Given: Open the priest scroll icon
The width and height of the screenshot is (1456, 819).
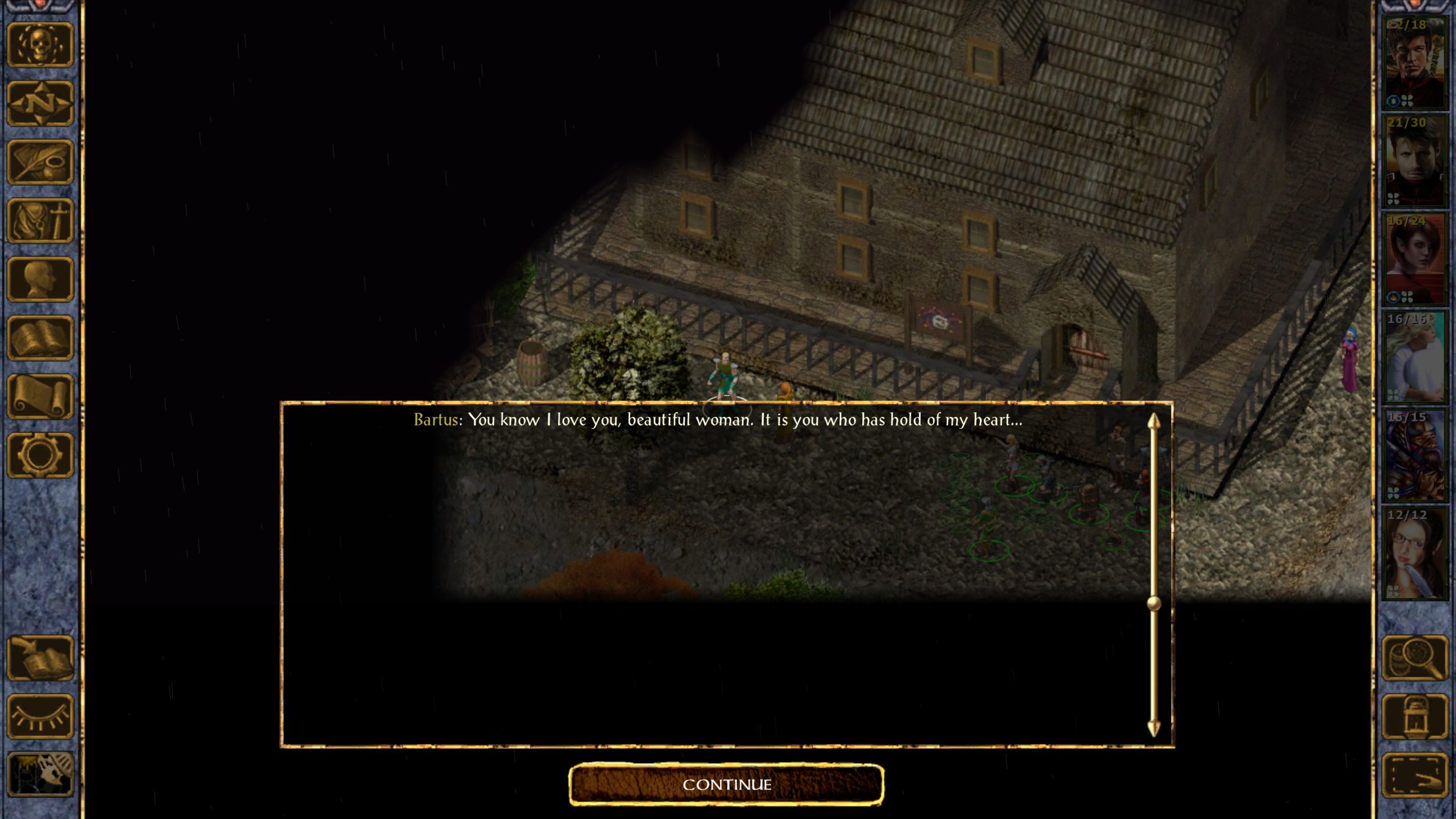Looking at the screenshot, I should point(40,396).
